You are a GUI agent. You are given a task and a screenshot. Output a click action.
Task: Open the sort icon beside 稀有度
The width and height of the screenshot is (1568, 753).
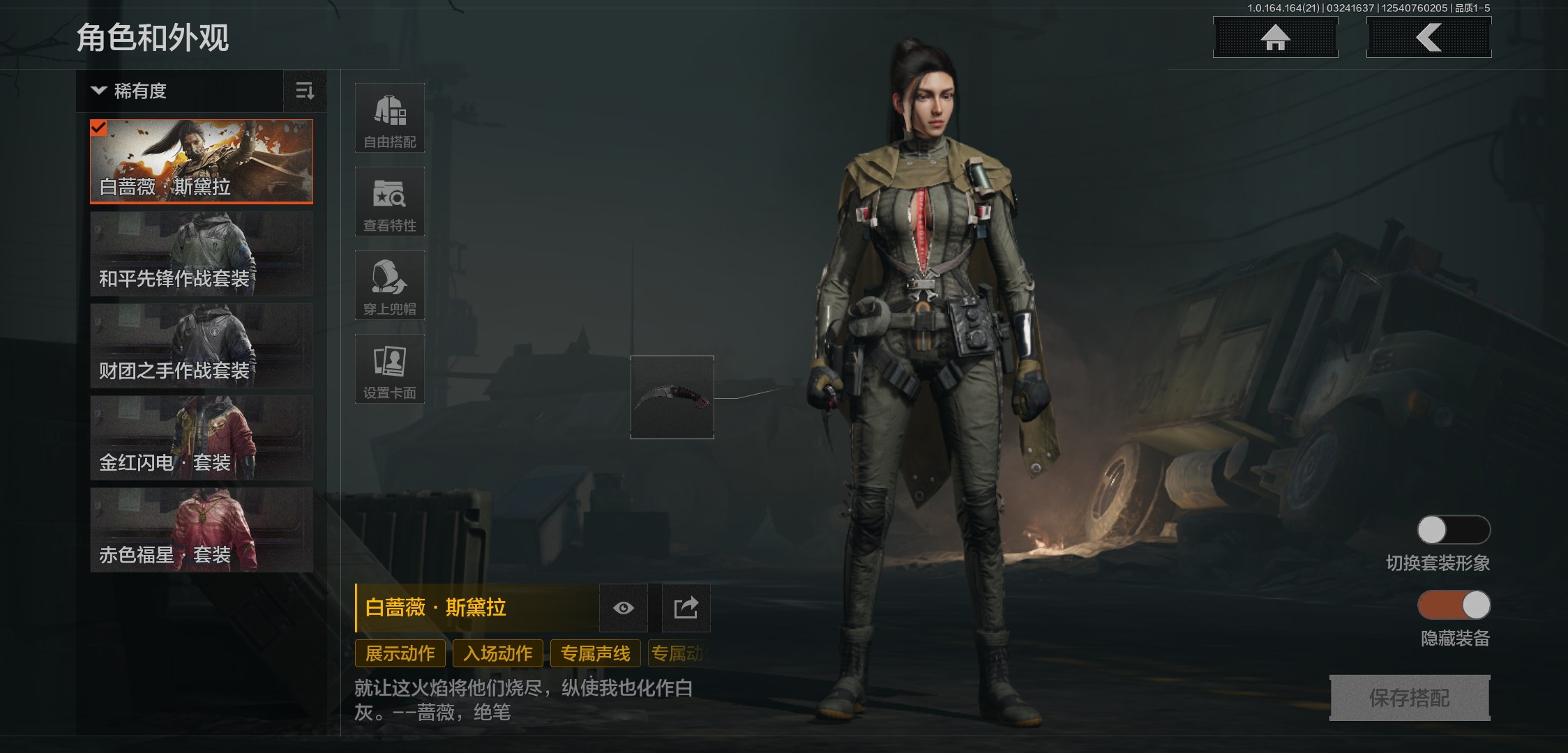pyautogui.click(x=305, y=91)
